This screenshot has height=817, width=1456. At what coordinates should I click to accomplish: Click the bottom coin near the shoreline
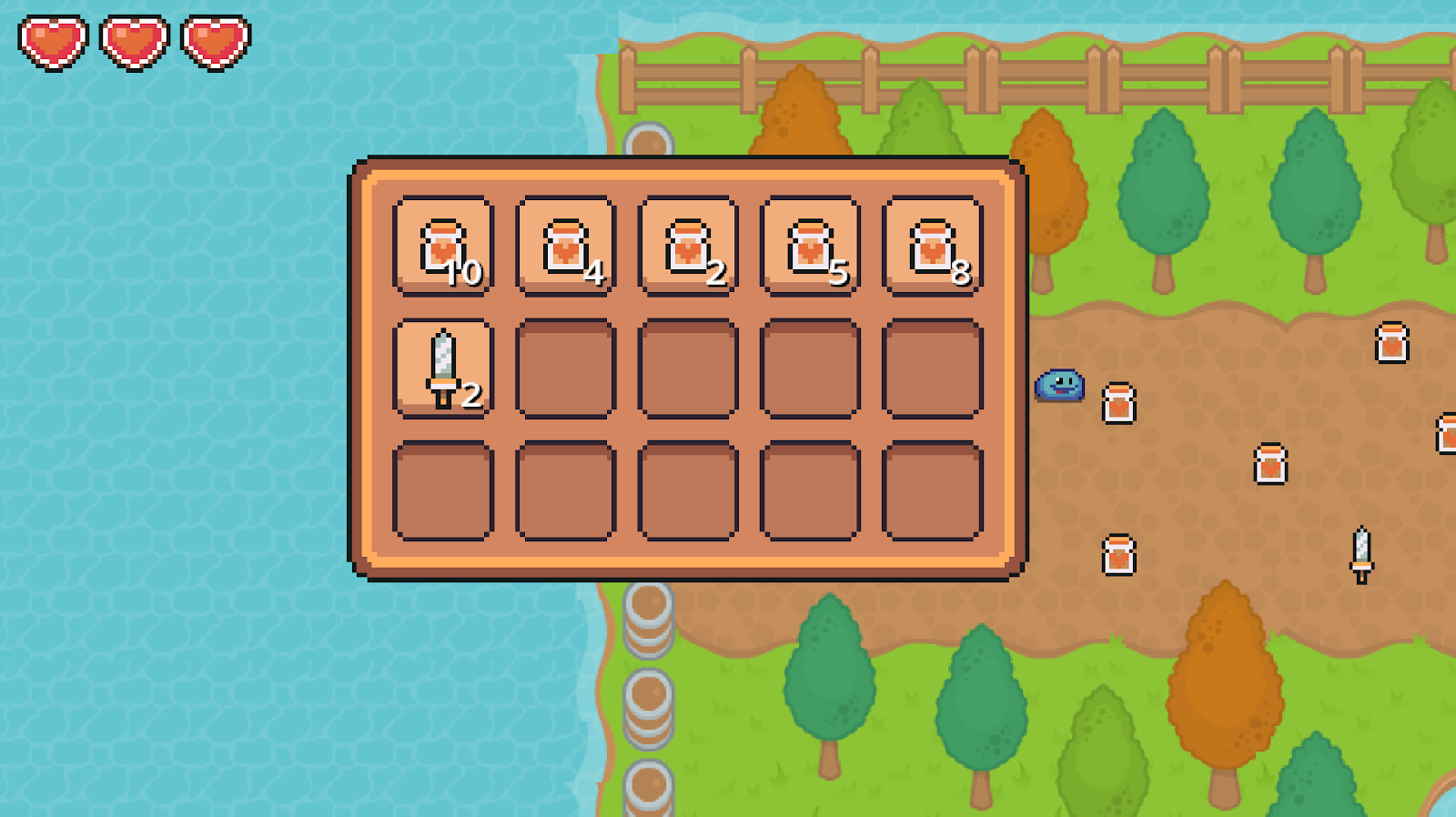coord(650,782)
